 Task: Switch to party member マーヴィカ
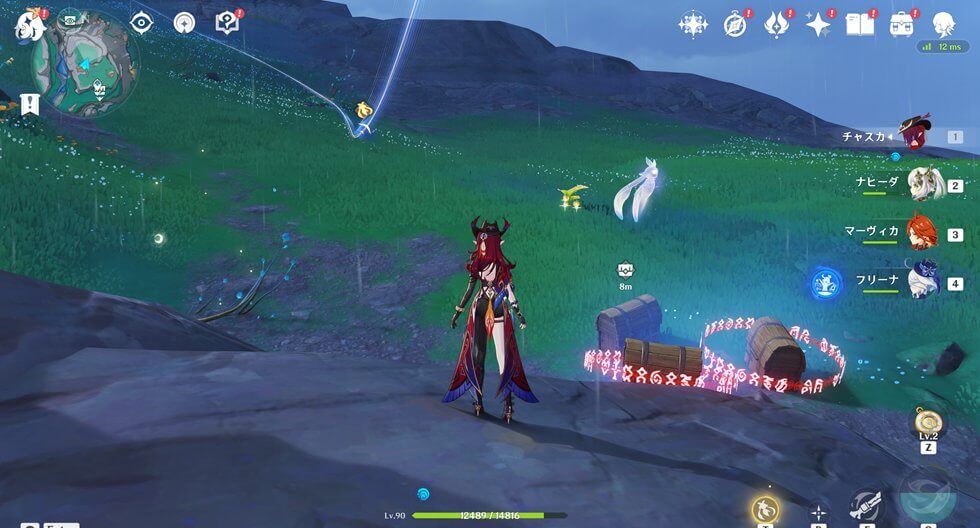coord(921,234)
